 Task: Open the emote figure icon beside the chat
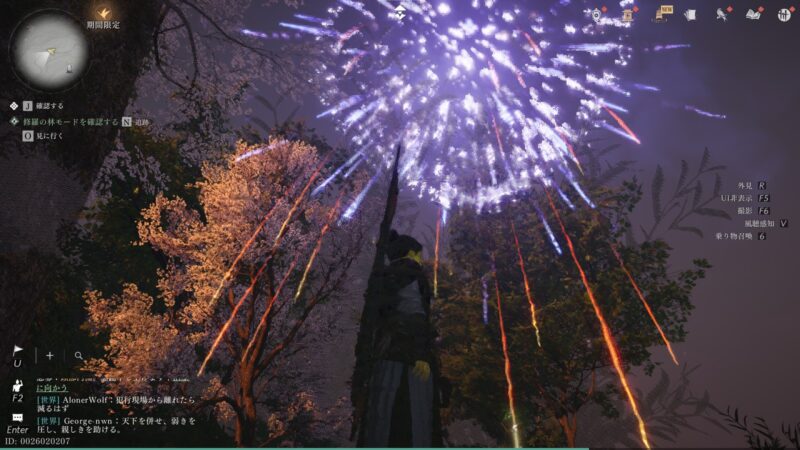pos(17,385)
